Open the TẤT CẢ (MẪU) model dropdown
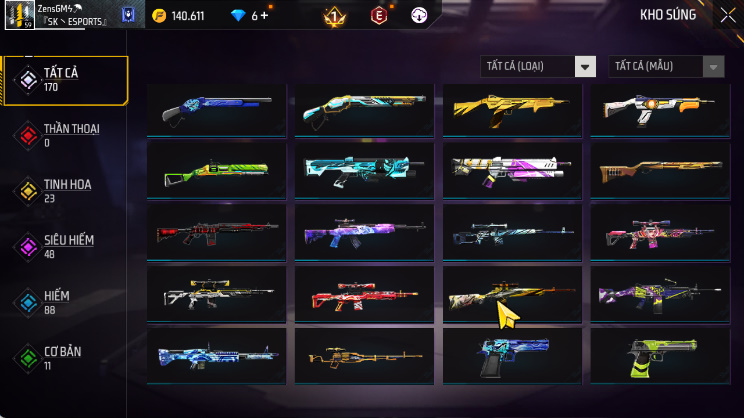The height and width of the screenshot is (418, 744). click(666, 66)
